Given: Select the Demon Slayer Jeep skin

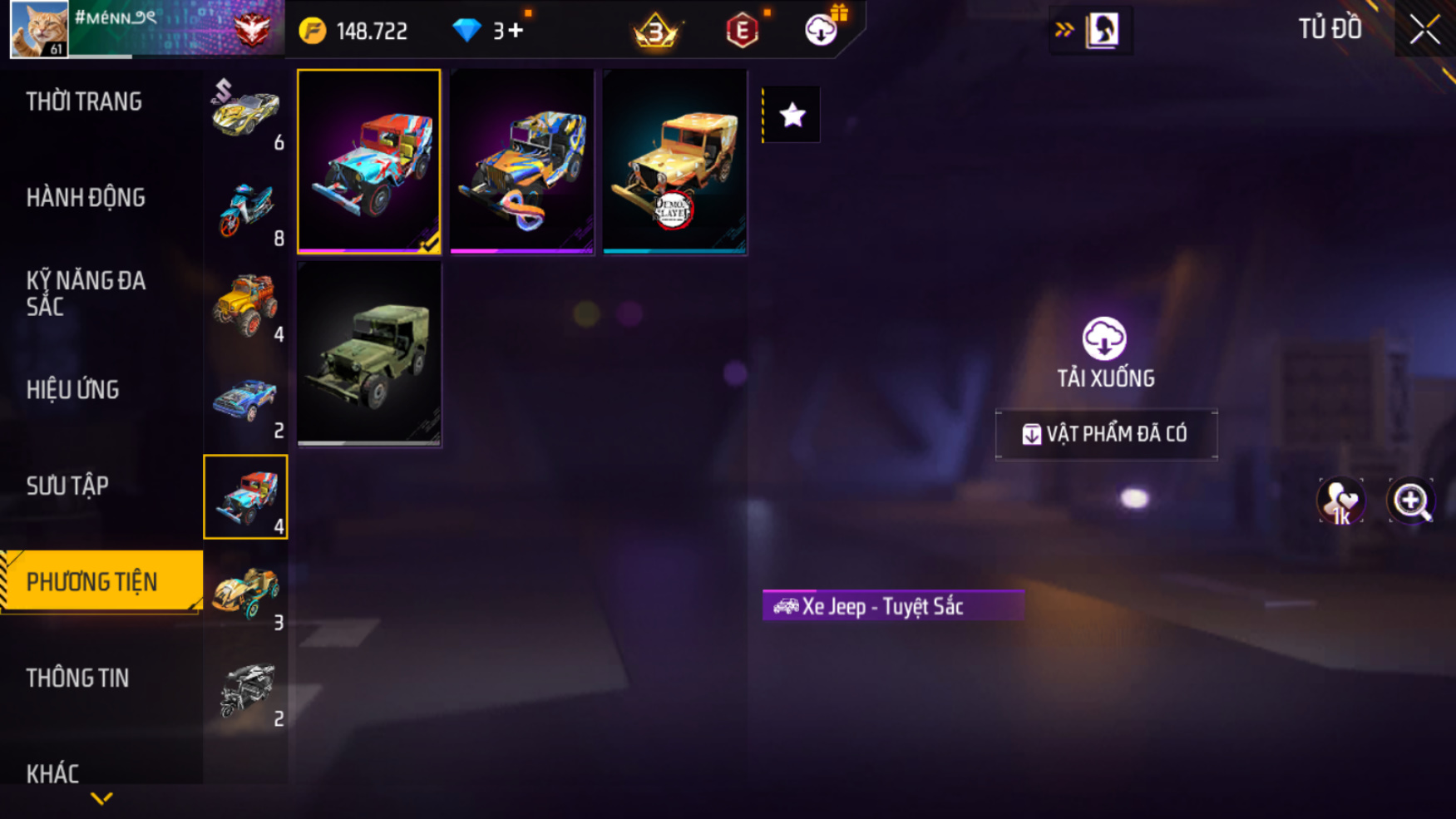Looking at the screenshot, I should pos(674,161).
